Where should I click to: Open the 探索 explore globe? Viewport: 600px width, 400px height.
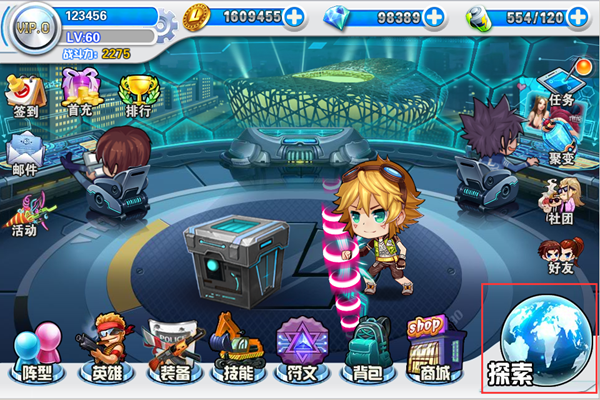540,340
